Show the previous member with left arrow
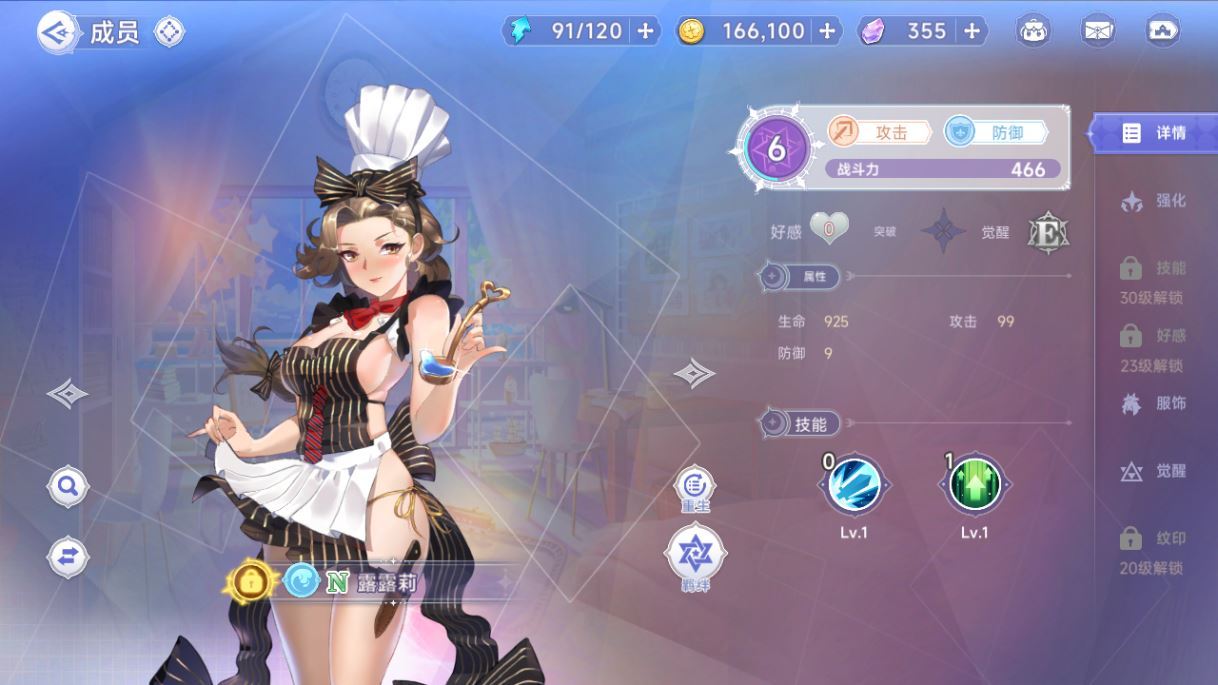The height and width of the screenshot is (685, 1218). (67, 393)
